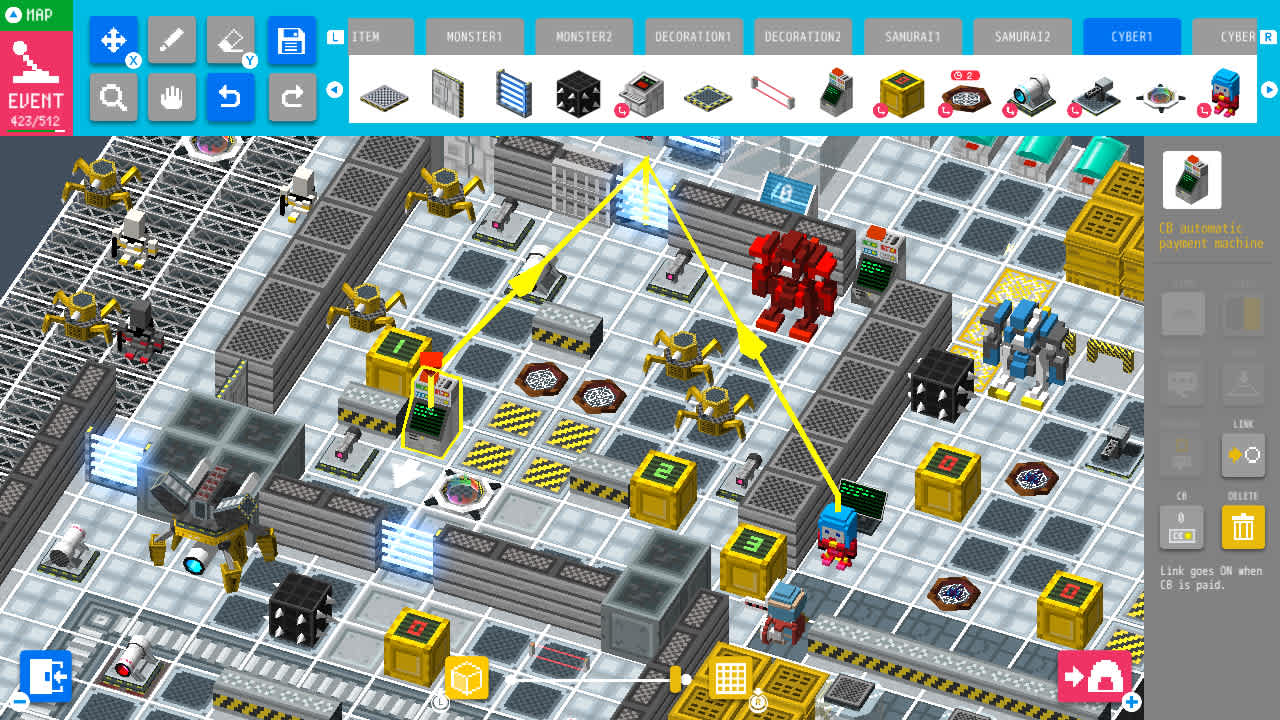Switch to the eraser tool
Screen dimensions: 1280x720
[x=231, y=40]
